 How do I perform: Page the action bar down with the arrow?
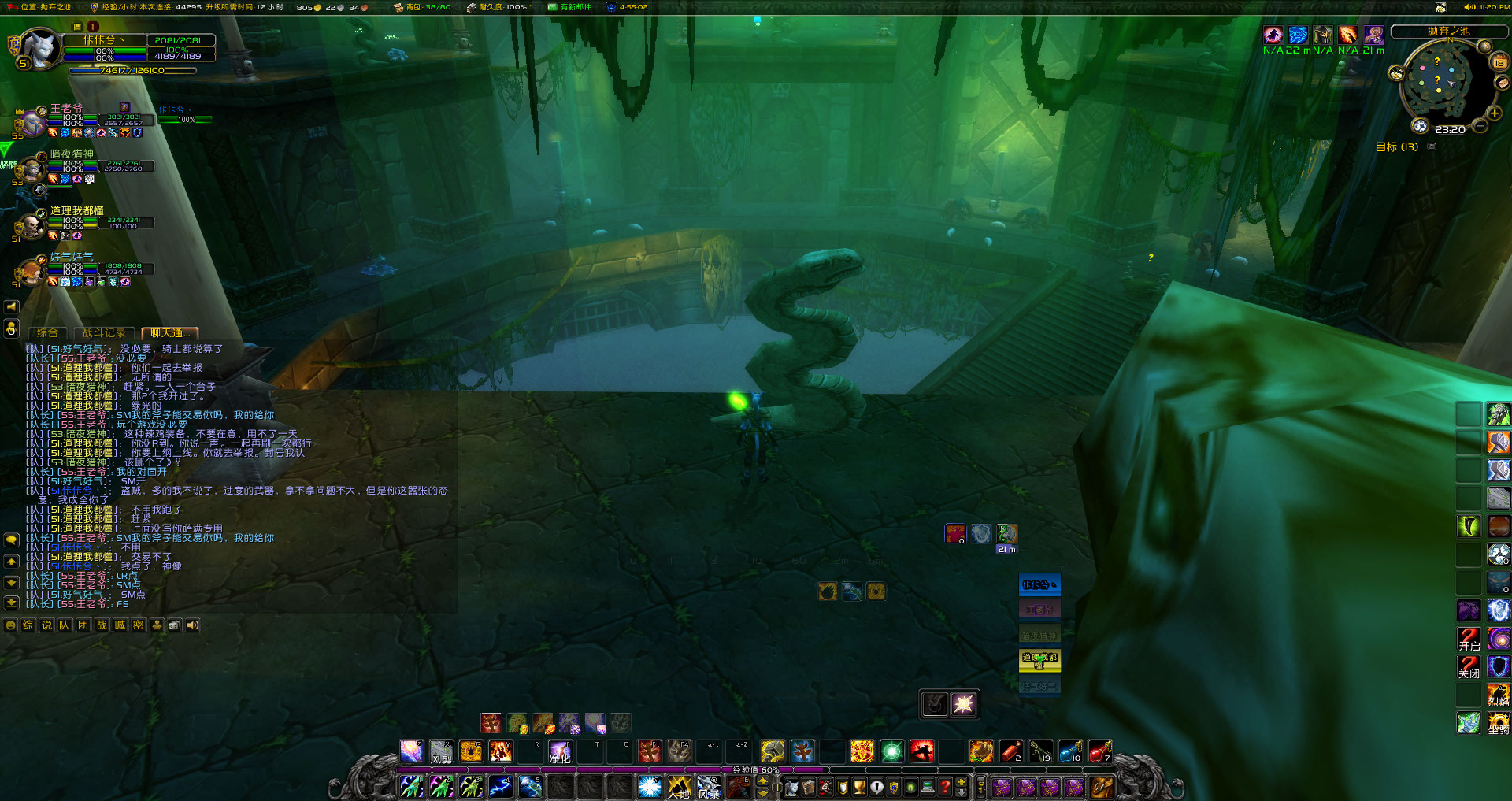pyautogui.click(x=762, y=792)
